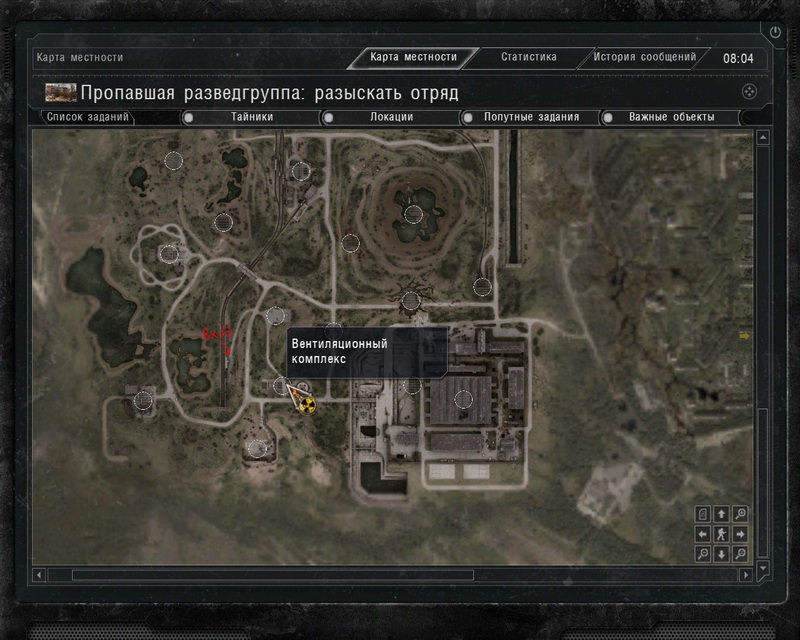Screen dimensions: 800x640
Task: Click the crosshair icon beside the quest title
Action: pyautogui.click(x=748, y=92)
